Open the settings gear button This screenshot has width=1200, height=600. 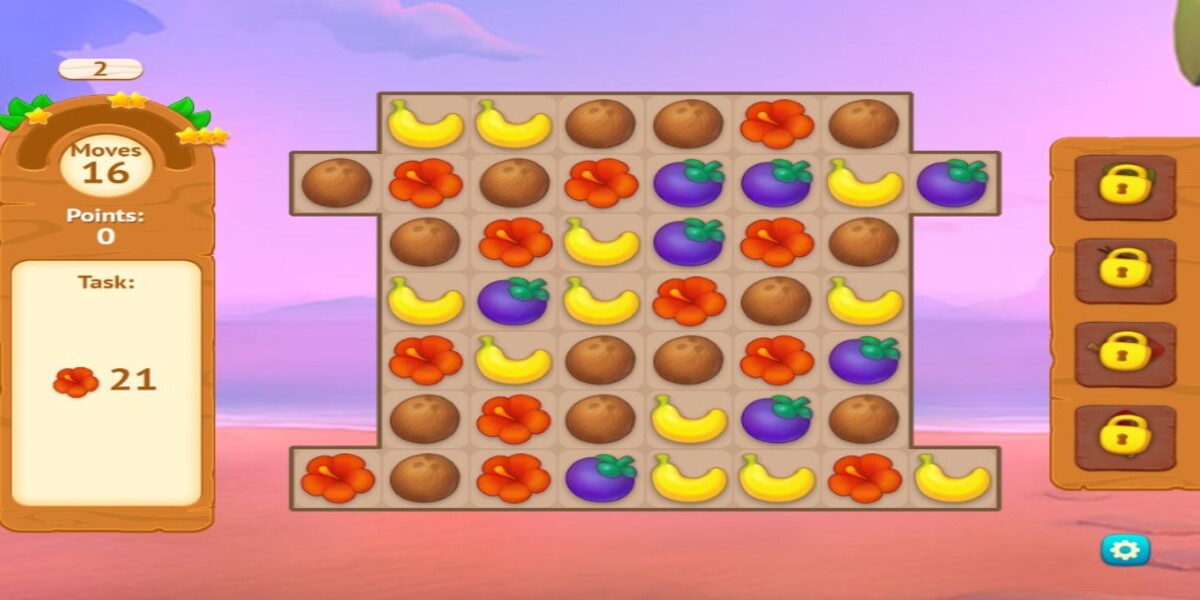(x=1125, y=549)
